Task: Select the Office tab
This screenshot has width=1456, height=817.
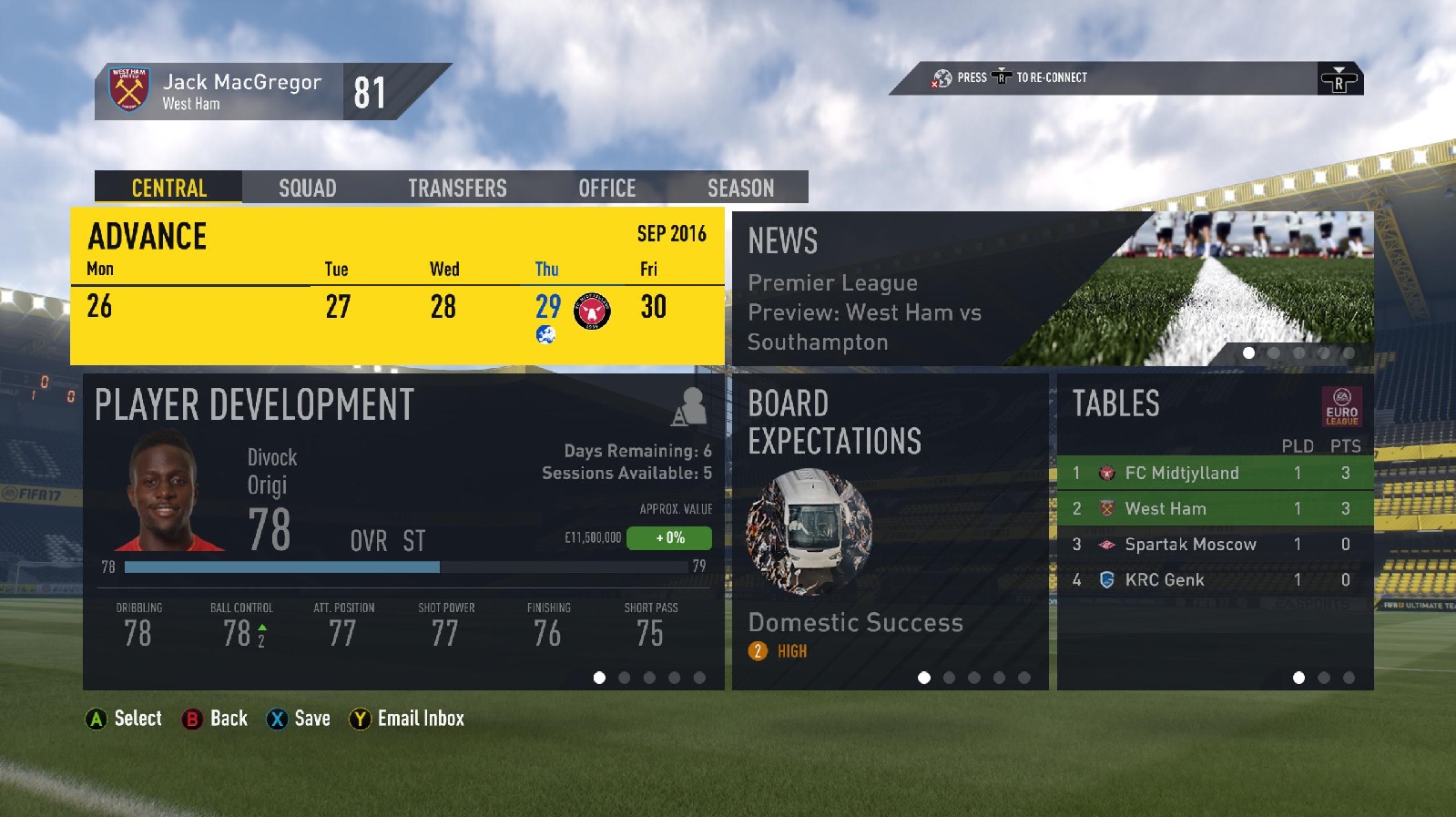Action: (606, 188)
